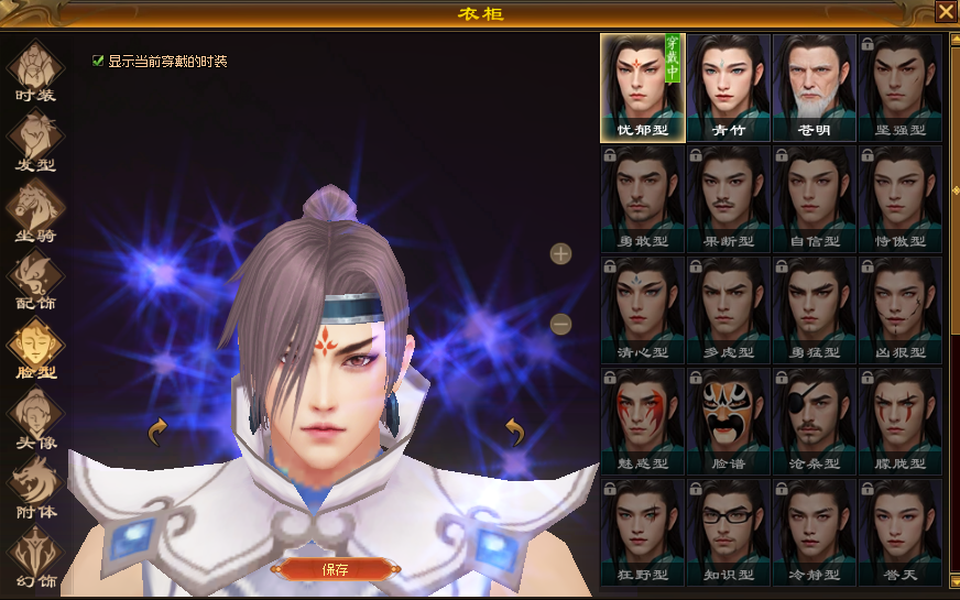Save with the 保存 button
This screenshot has width=960, height=600.
pos(335,570)
